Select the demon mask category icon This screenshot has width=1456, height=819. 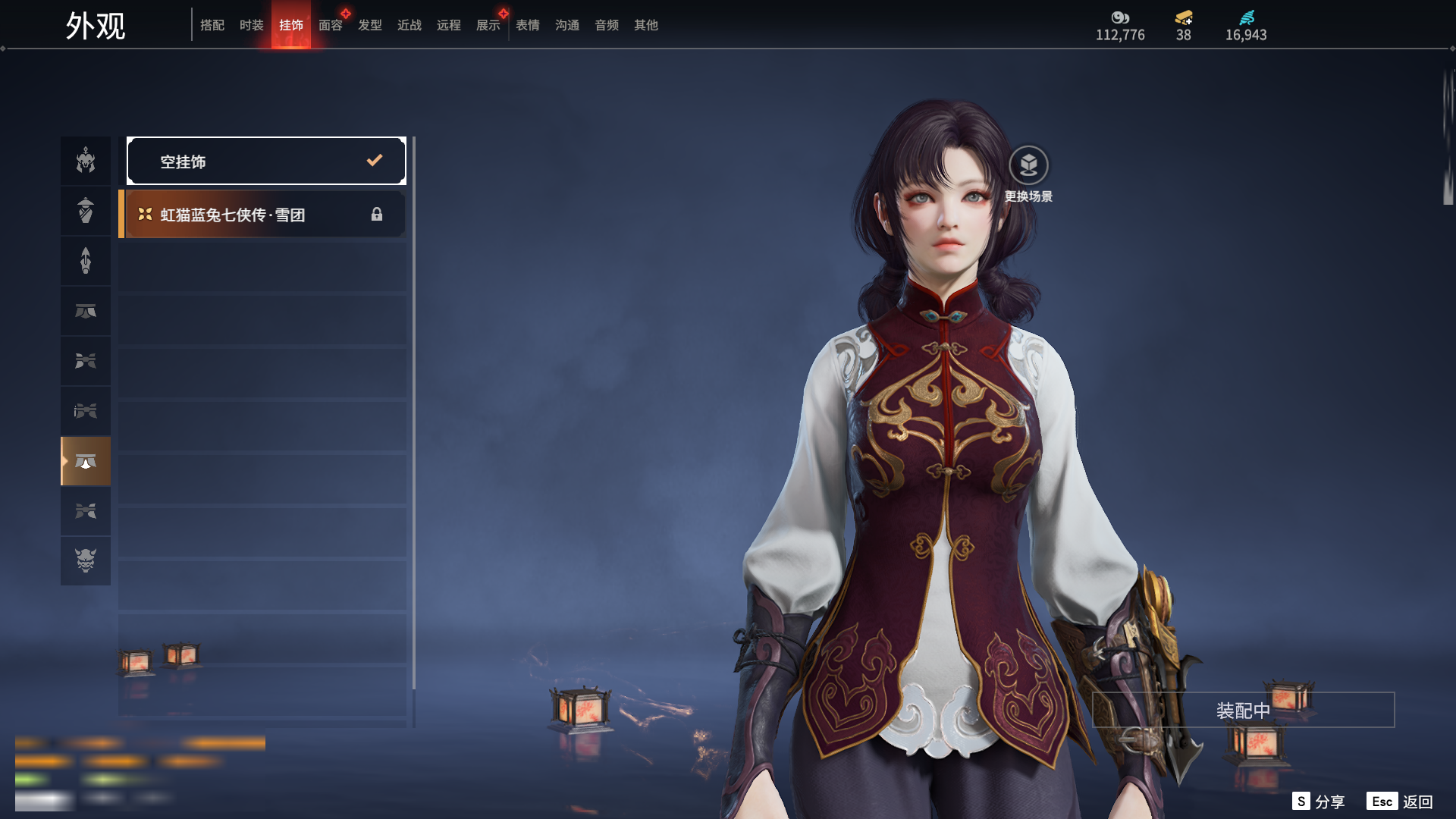pos(86,560)
